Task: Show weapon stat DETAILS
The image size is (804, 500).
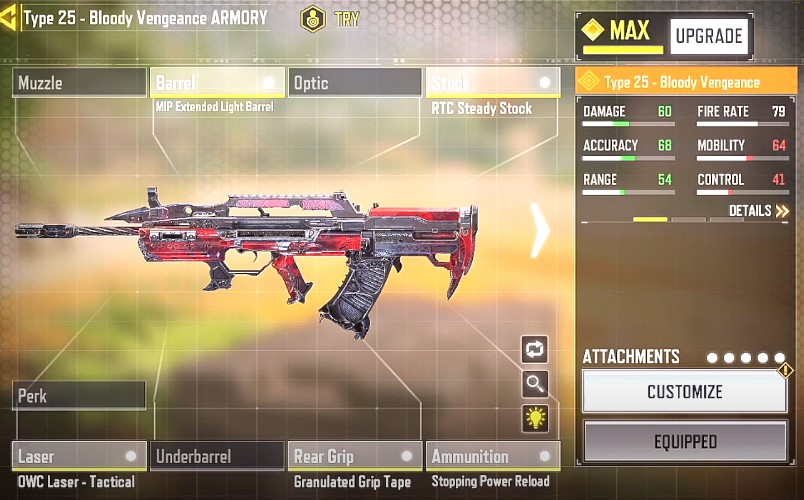Action: [758, 211]
